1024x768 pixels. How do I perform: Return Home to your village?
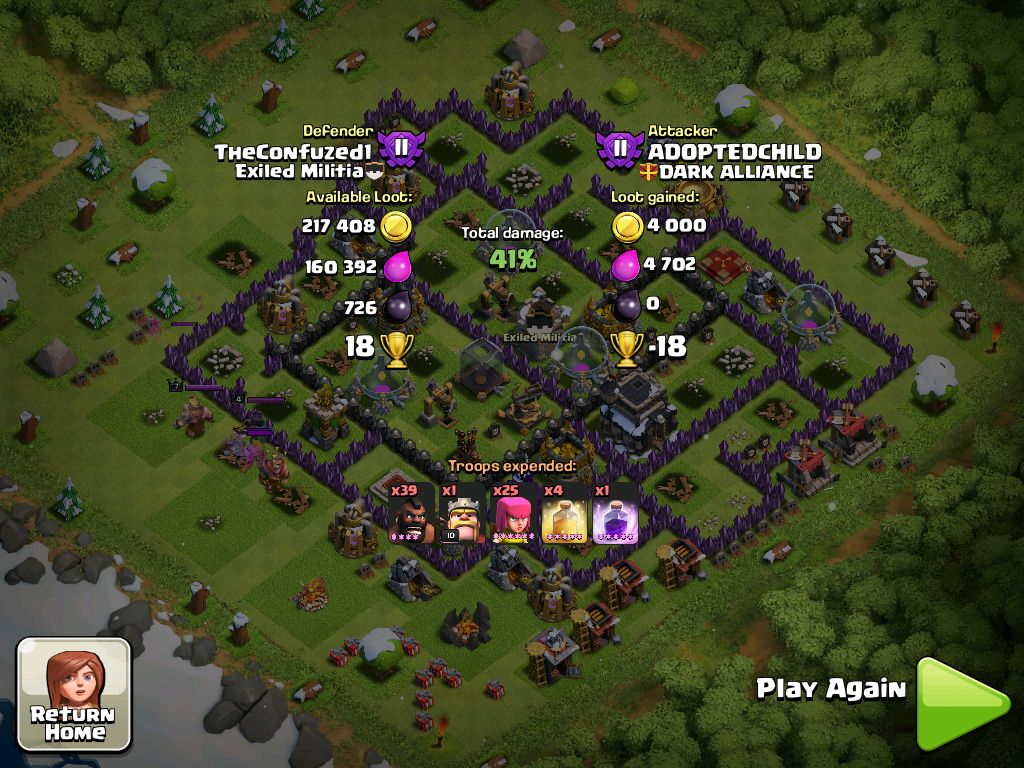tap(73, 694)
